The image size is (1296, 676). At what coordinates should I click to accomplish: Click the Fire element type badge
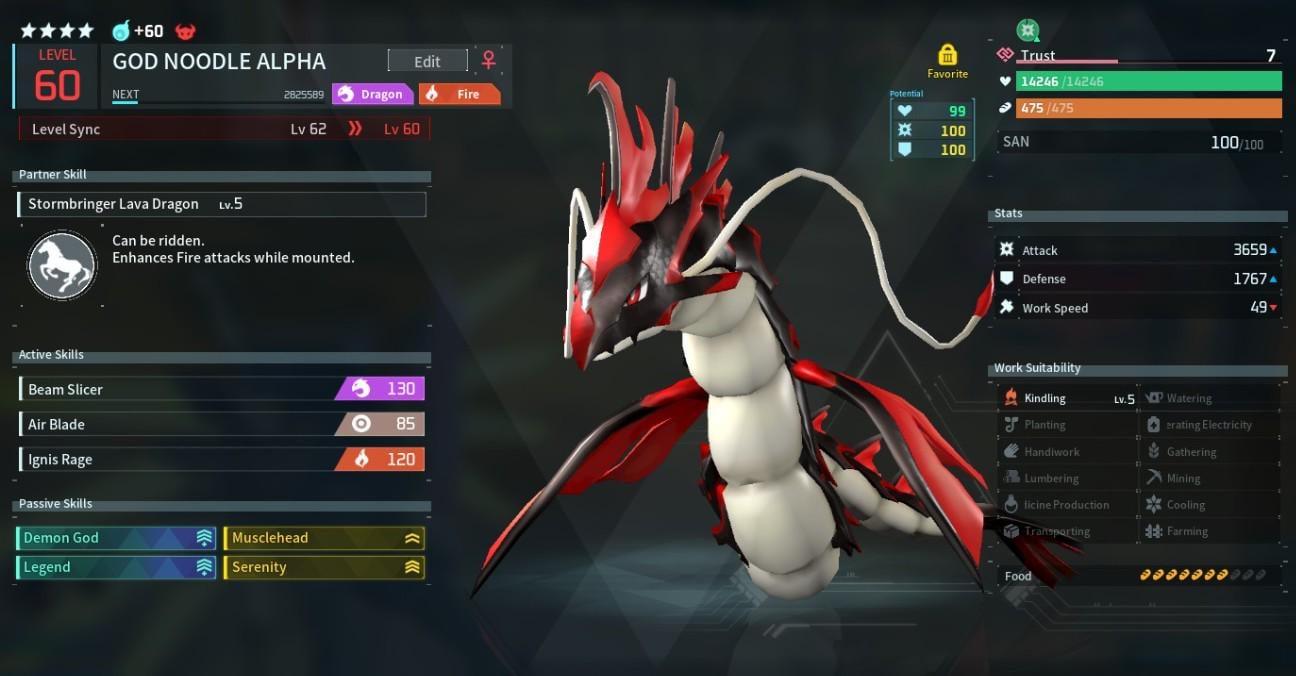[459, 94]
